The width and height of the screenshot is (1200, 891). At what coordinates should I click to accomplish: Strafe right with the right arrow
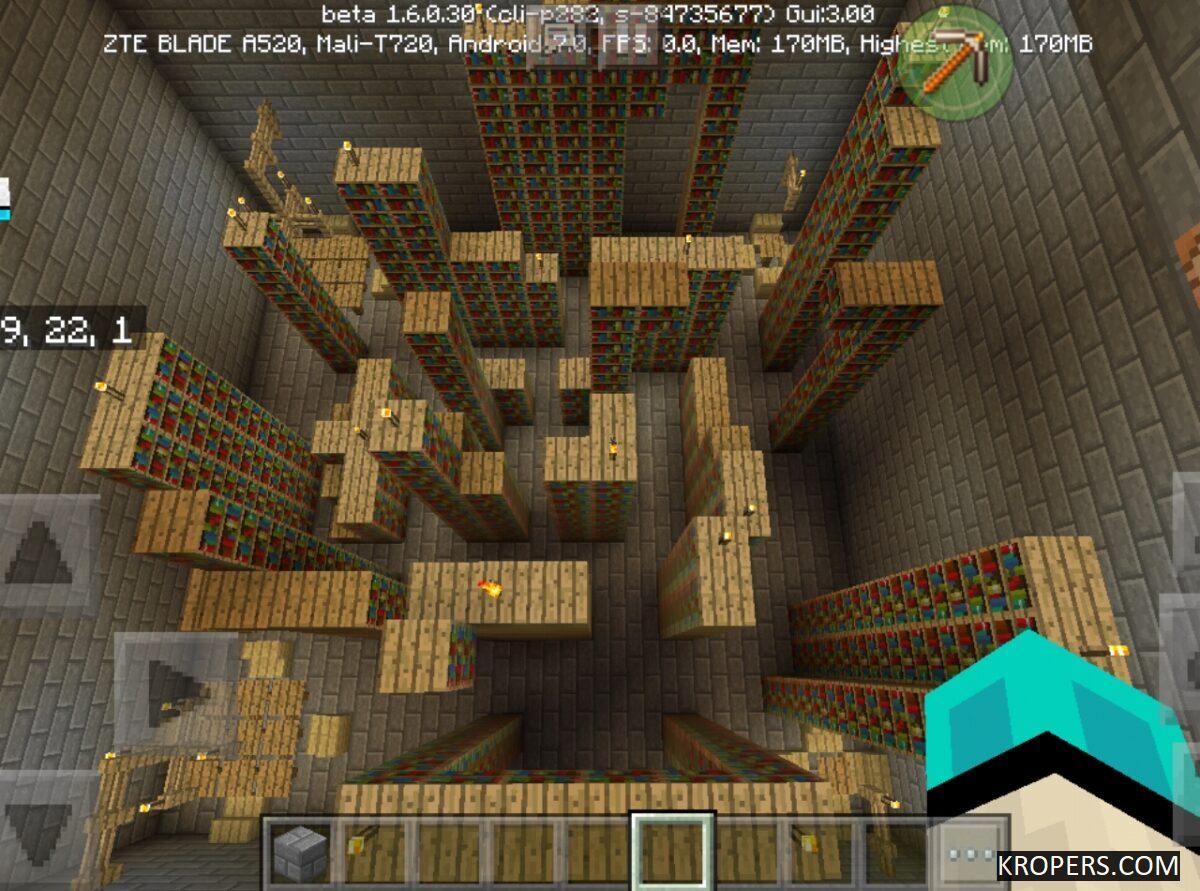(172, 690)
